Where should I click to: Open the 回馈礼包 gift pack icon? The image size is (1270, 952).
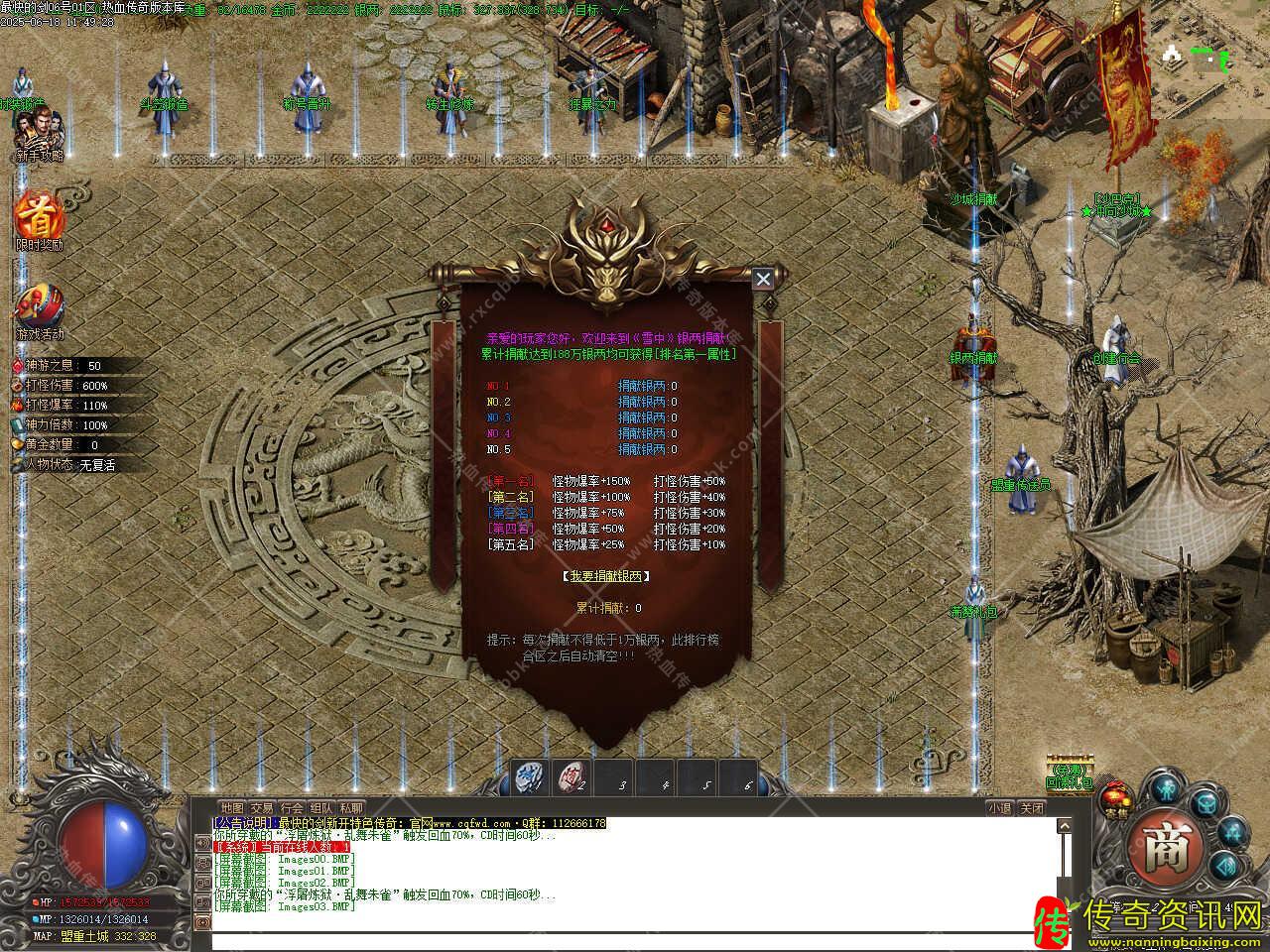(1069, 772)
